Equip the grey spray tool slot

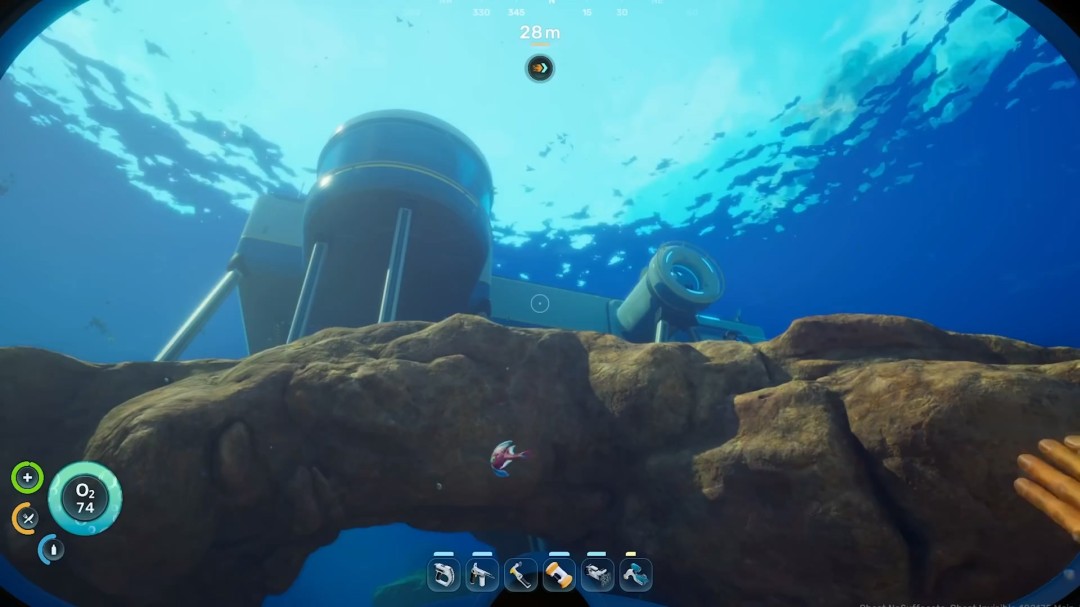click(x=597, y=574)
